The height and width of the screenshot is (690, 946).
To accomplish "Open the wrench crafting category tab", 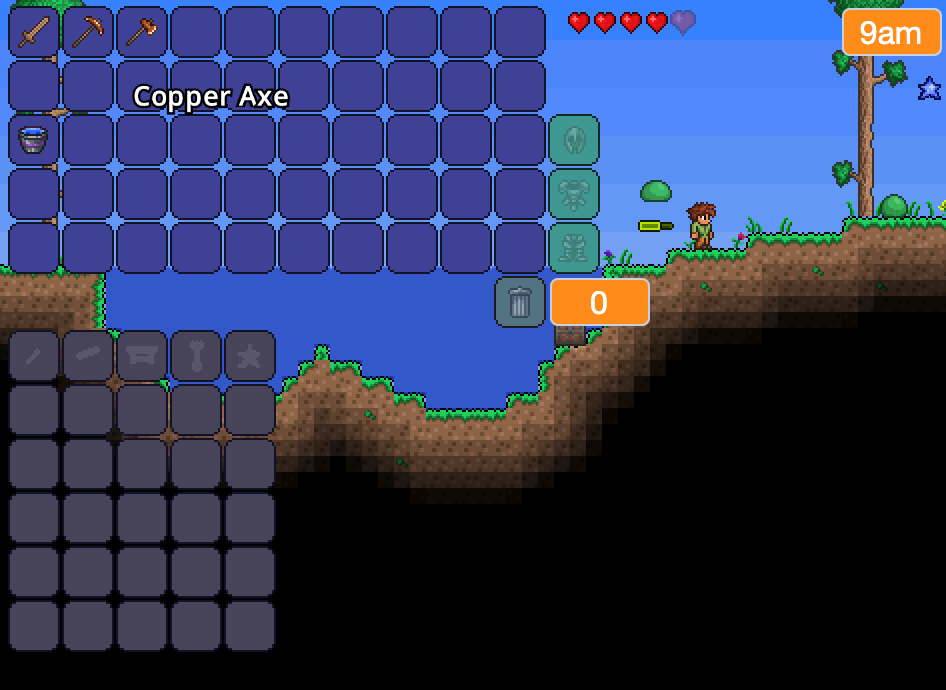I will [x=196, y=356].
